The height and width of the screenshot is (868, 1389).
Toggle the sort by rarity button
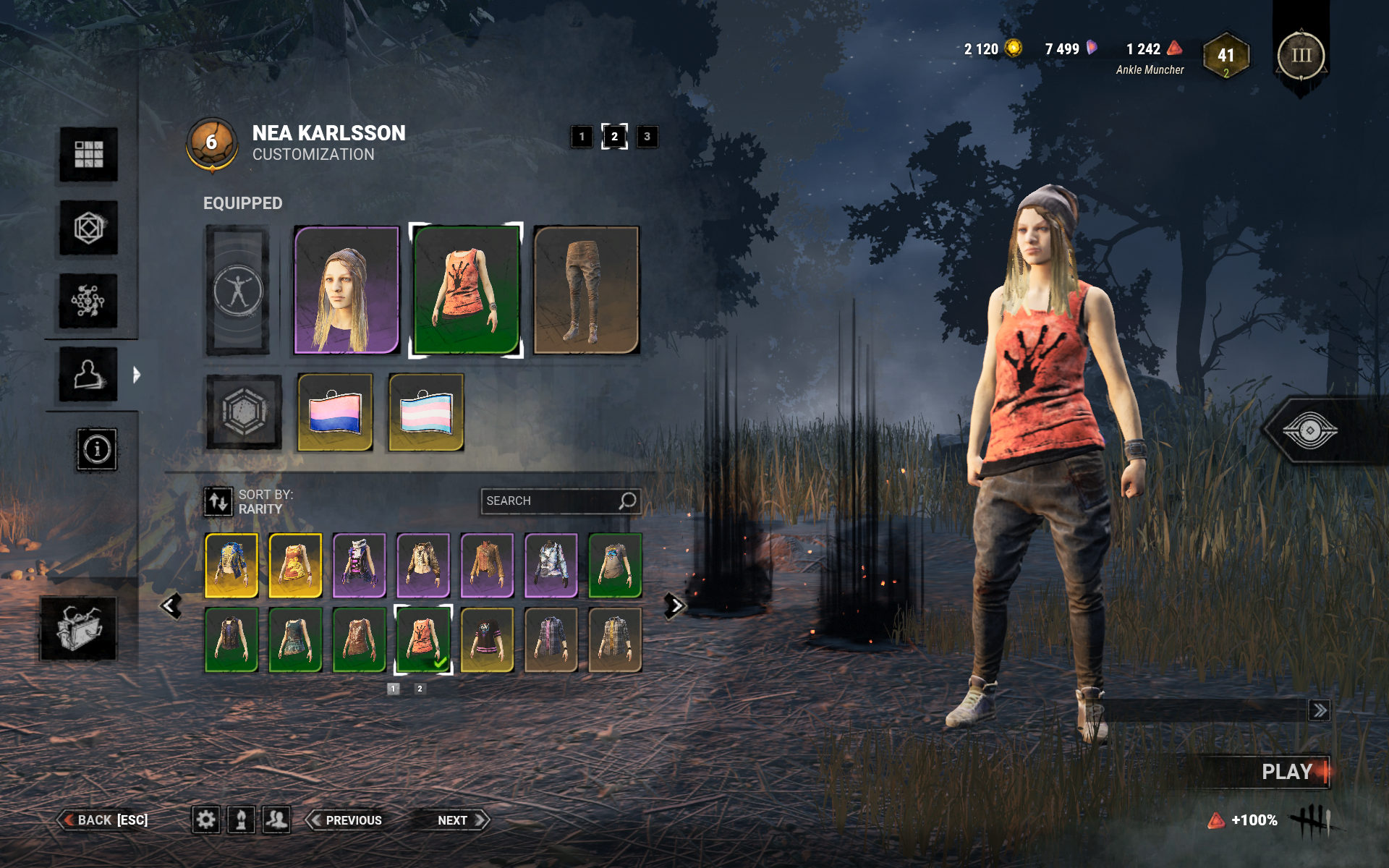[x=218, y=501]
